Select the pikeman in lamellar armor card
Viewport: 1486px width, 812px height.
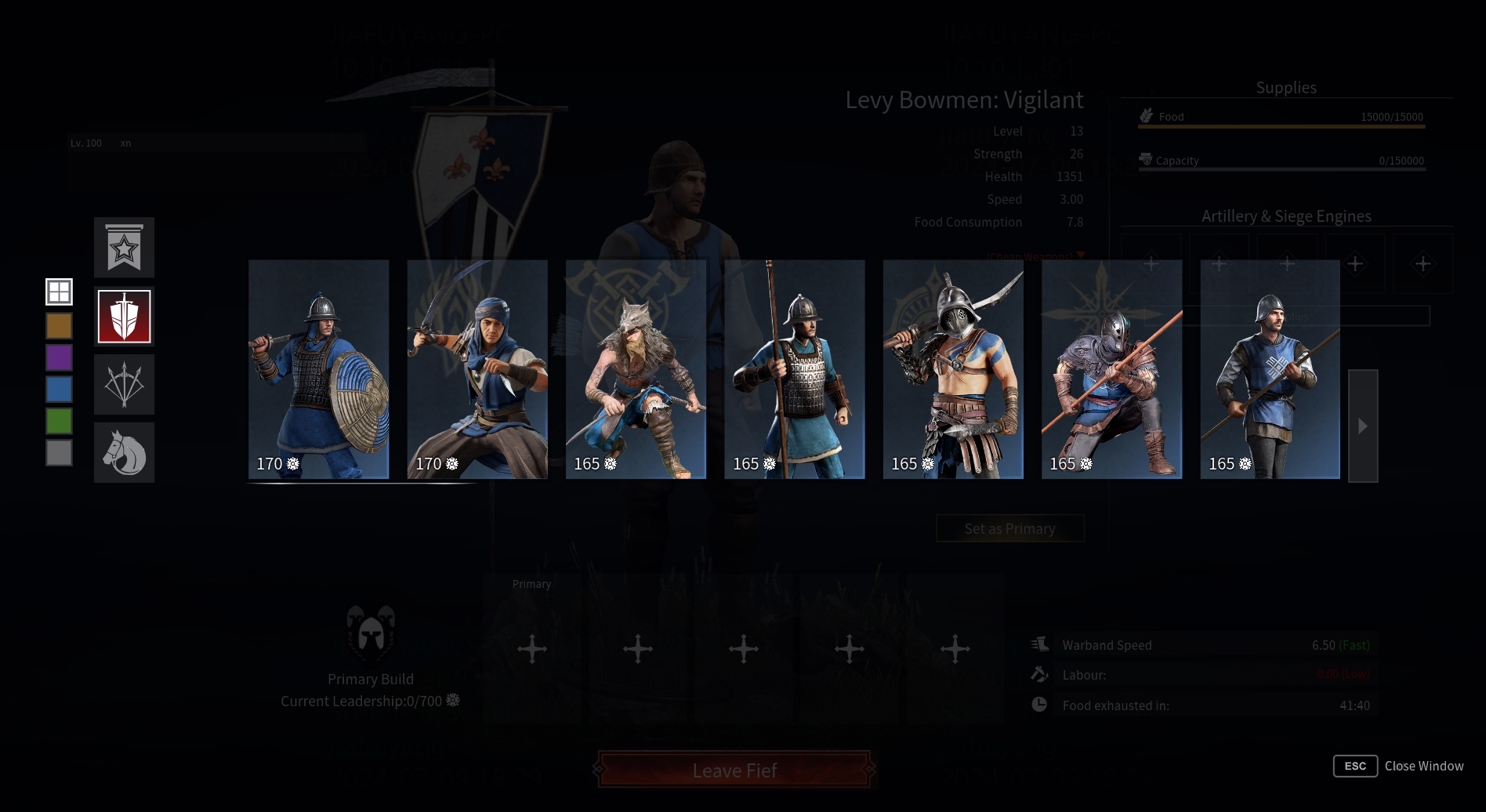tap(794, 369)
